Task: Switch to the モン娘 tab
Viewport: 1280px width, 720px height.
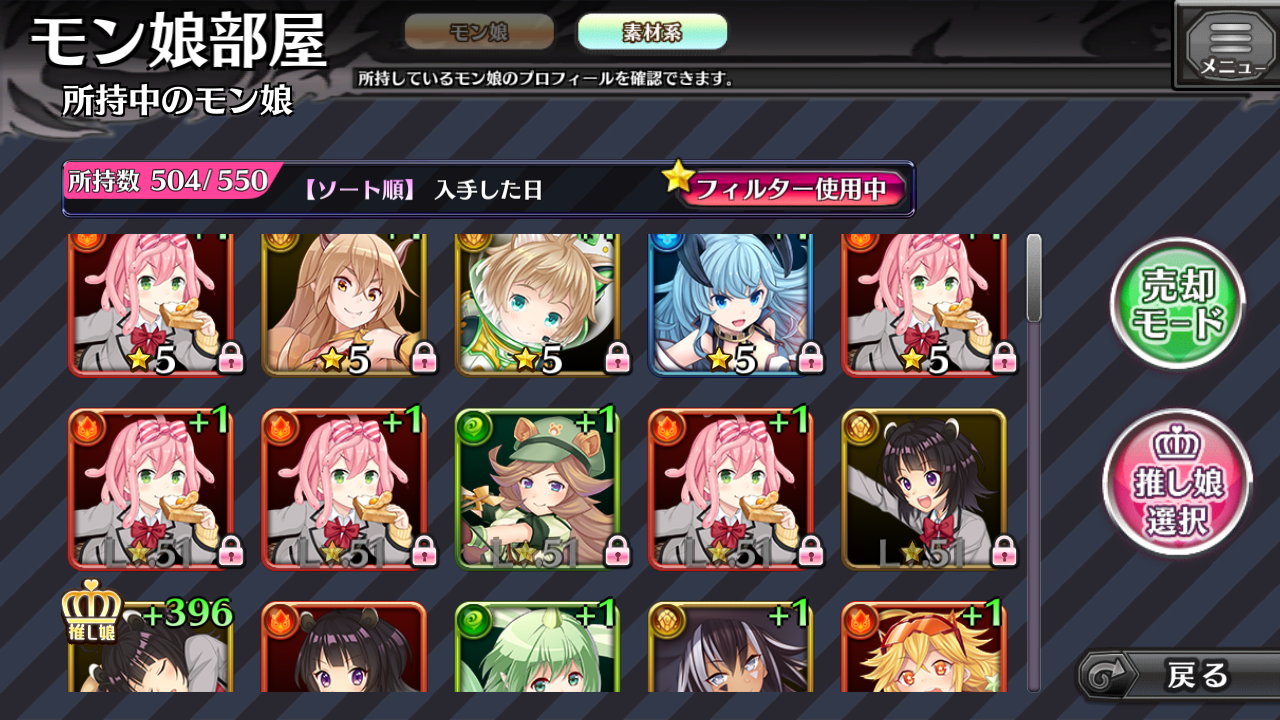Action: 479,32
